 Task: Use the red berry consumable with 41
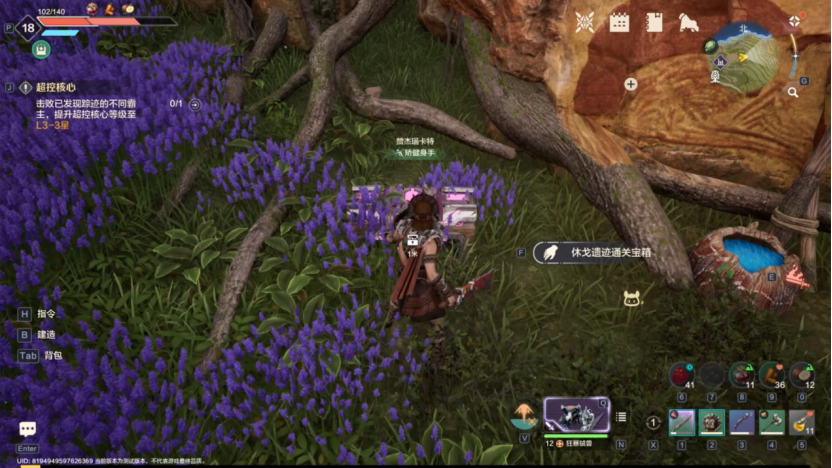682,374
